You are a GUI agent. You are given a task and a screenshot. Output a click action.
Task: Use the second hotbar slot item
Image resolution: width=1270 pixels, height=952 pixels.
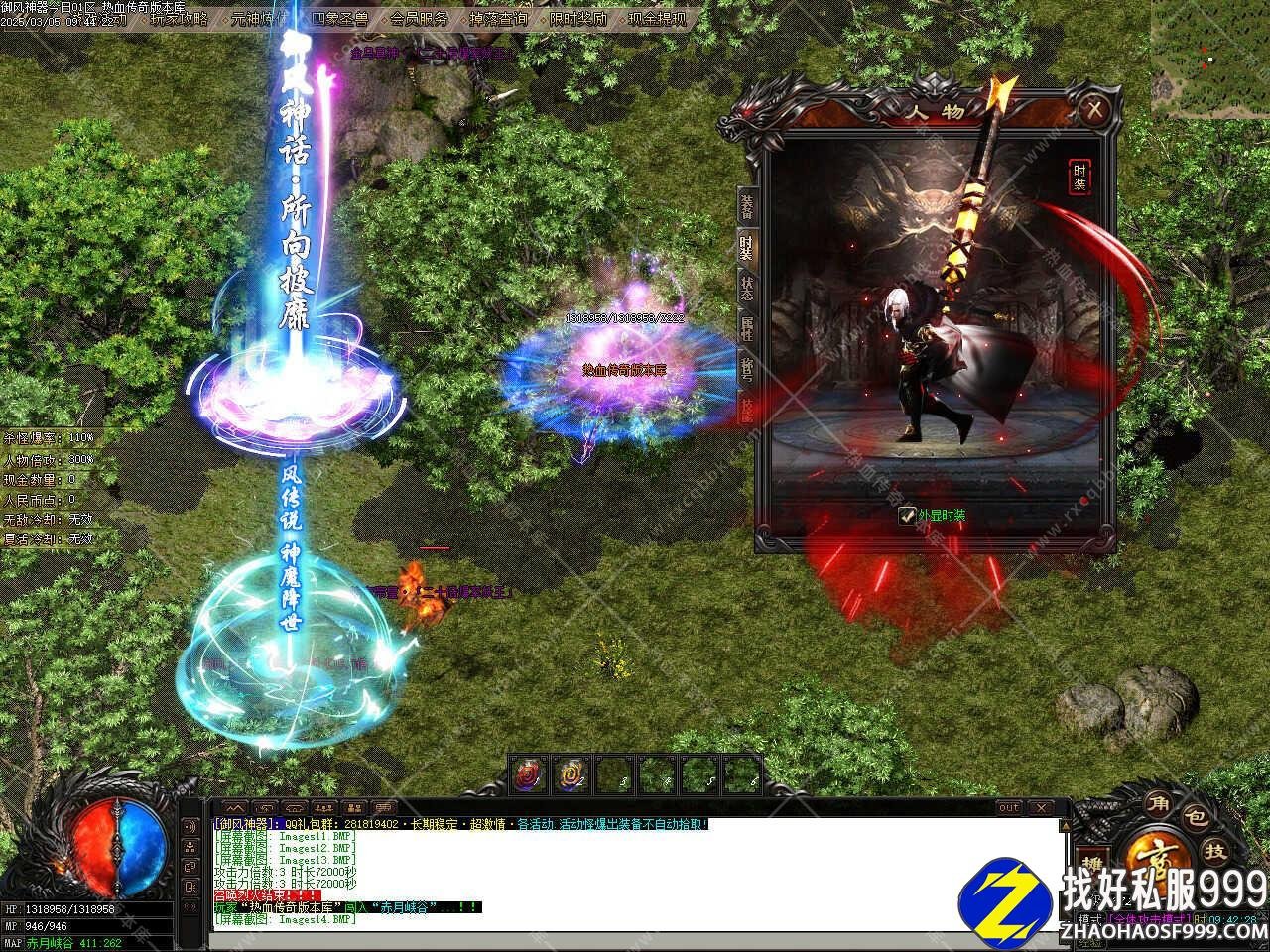[x=572, y=774]
